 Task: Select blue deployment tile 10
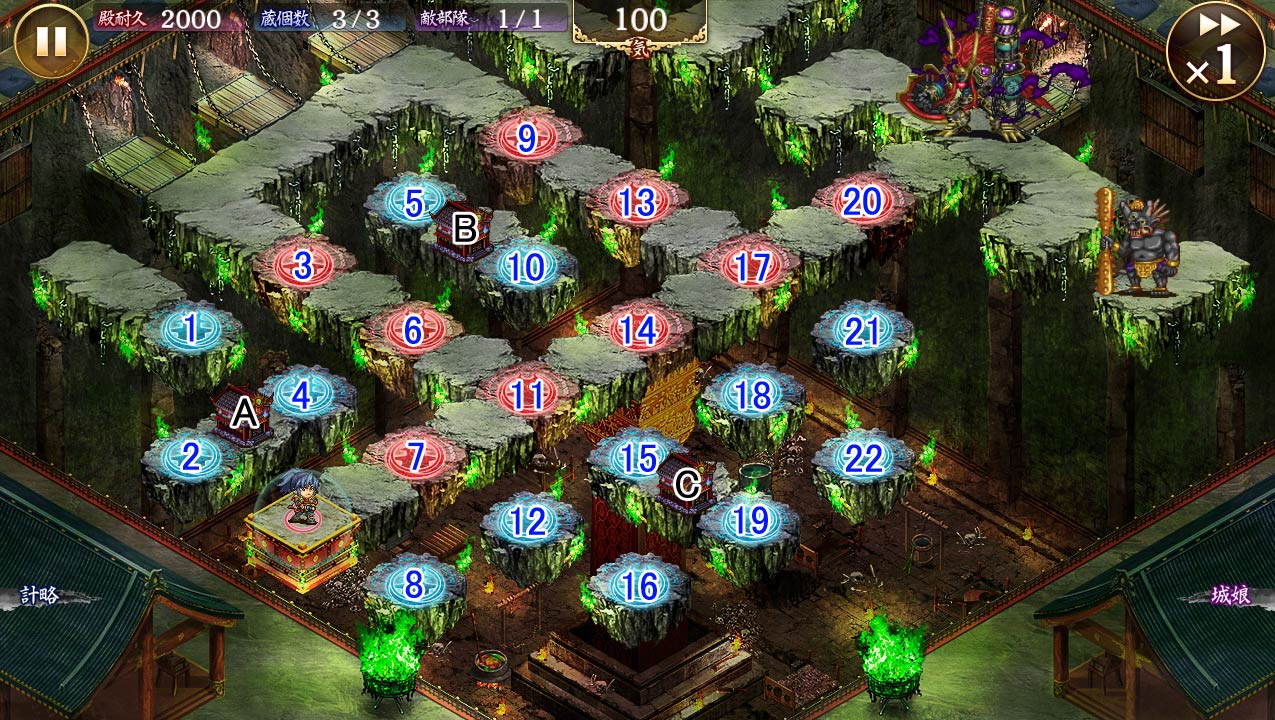[x=526, y=266]
